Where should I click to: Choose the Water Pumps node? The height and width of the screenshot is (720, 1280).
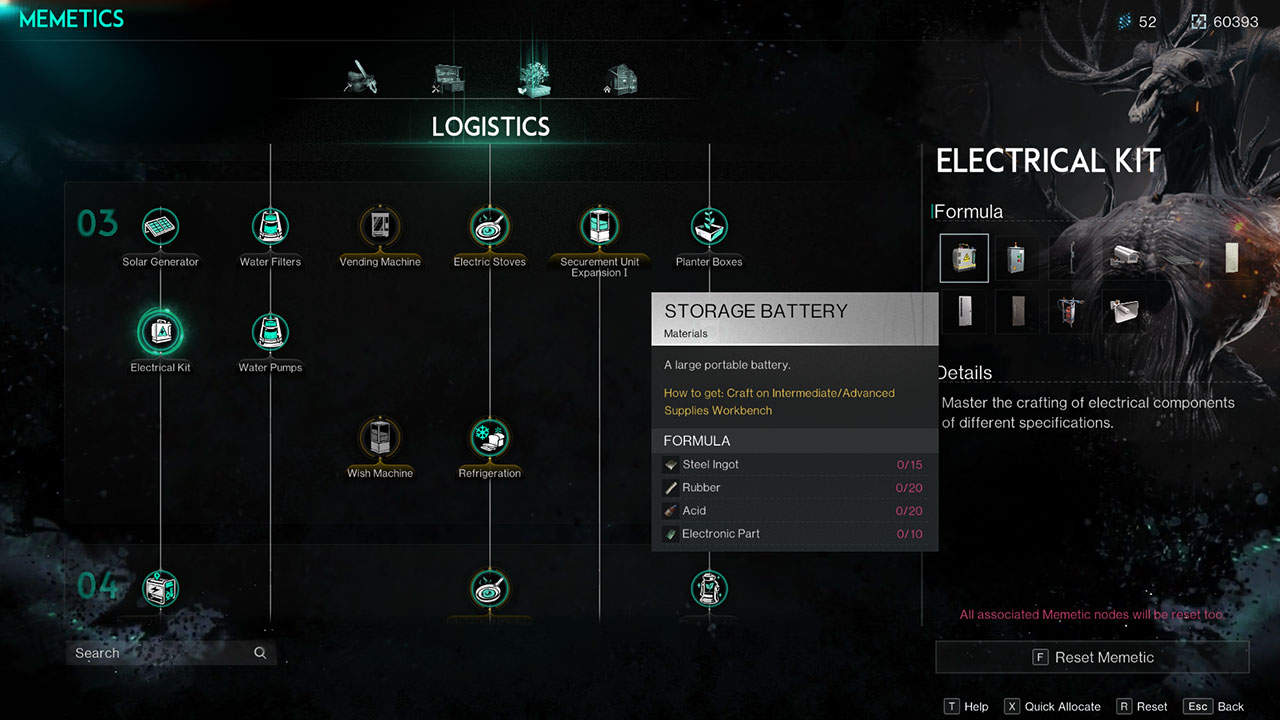point(270,333)
